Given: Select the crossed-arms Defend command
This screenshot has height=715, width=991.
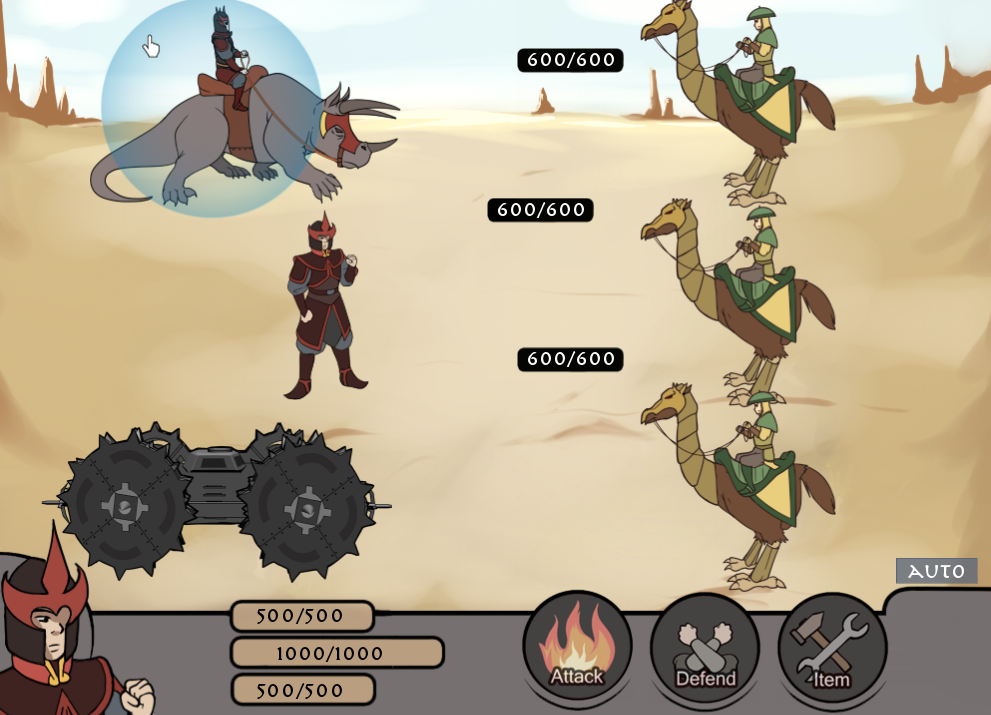Looking at the screenshot, I should coord(705,648).
